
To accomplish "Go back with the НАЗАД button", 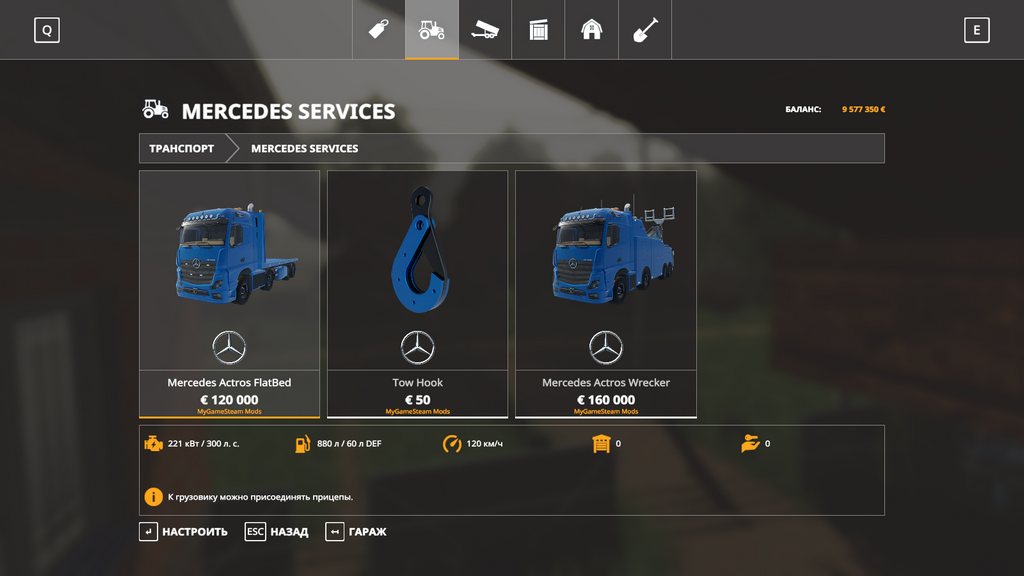I will pos(277,532).
